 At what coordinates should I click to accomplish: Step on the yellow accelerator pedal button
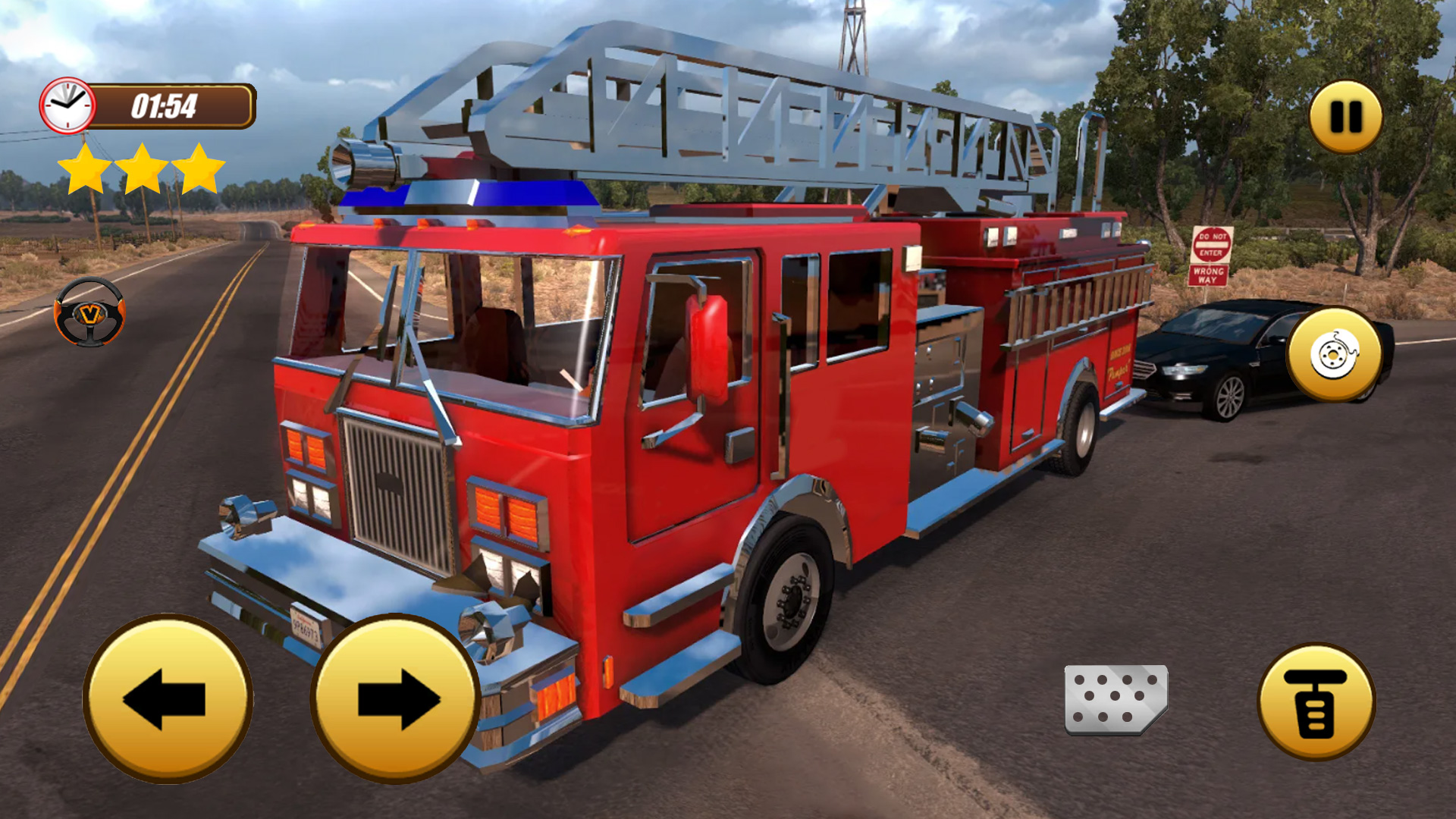point(1316,701)
